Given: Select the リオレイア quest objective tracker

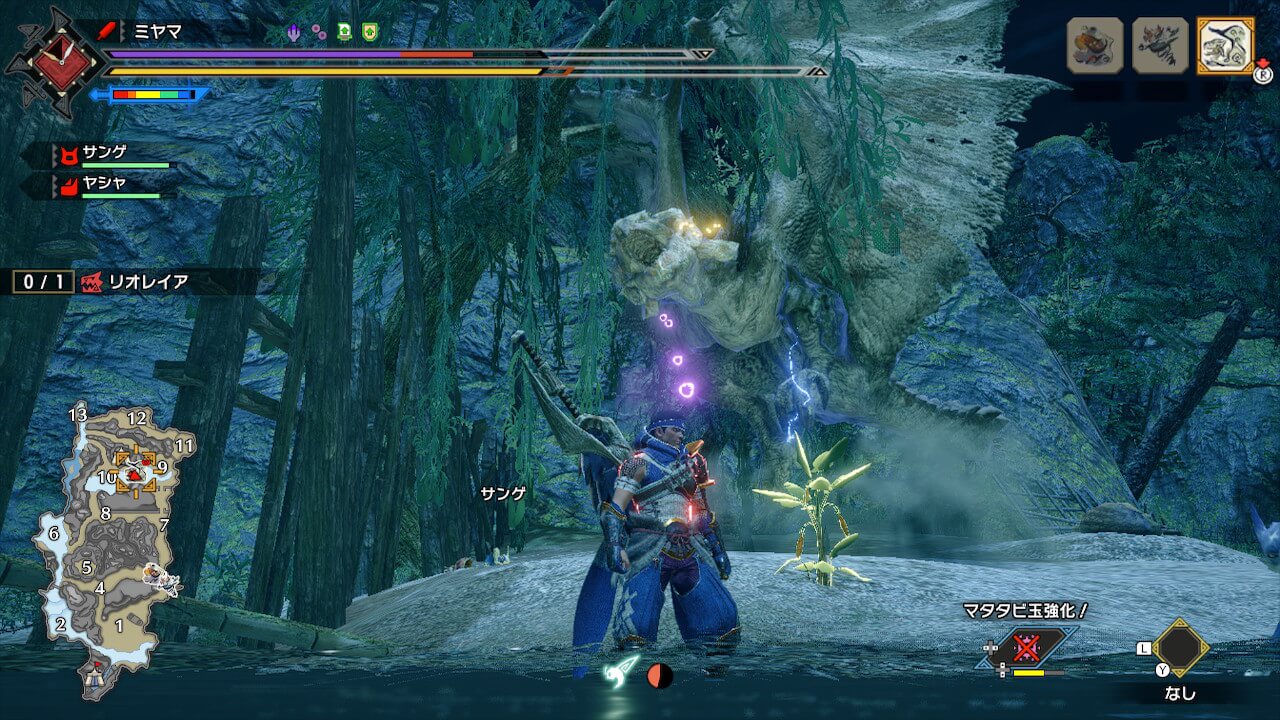Looking at the screenshot, I should click(135, 282).
